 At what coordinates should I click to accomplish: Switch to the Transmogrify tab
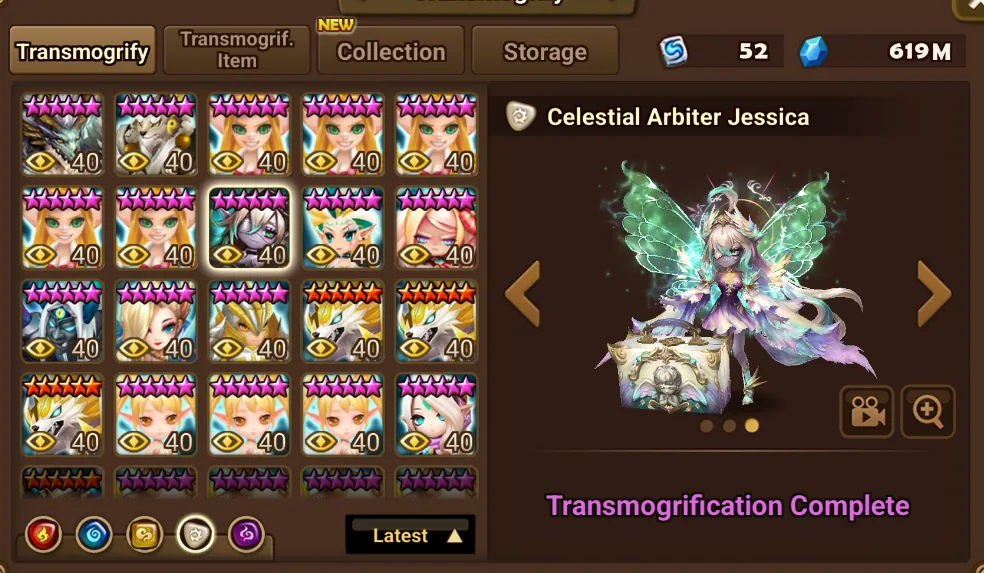[83, 51]
